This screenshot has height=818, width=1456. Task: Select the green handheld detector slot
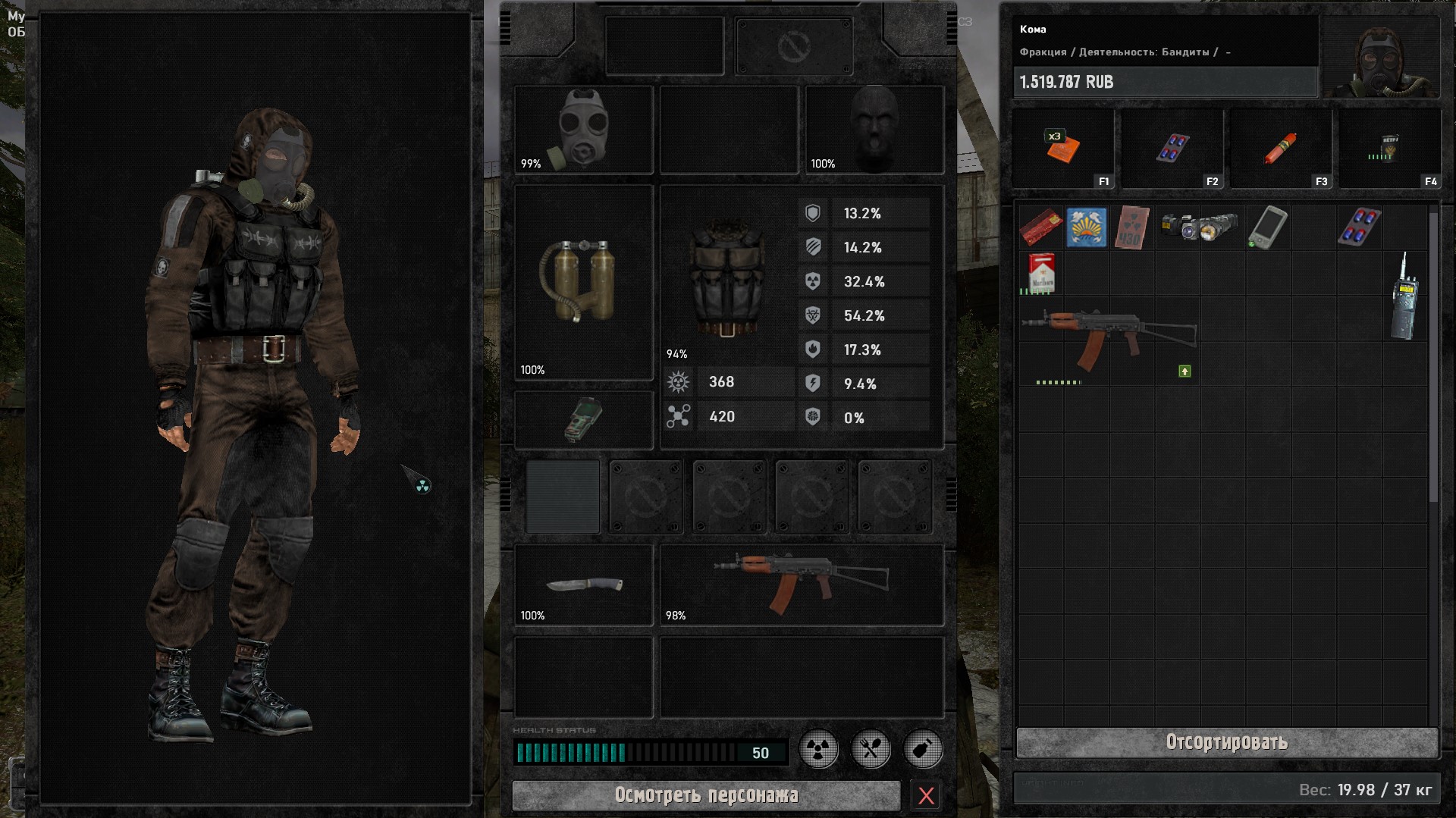(x=583, y=419)
